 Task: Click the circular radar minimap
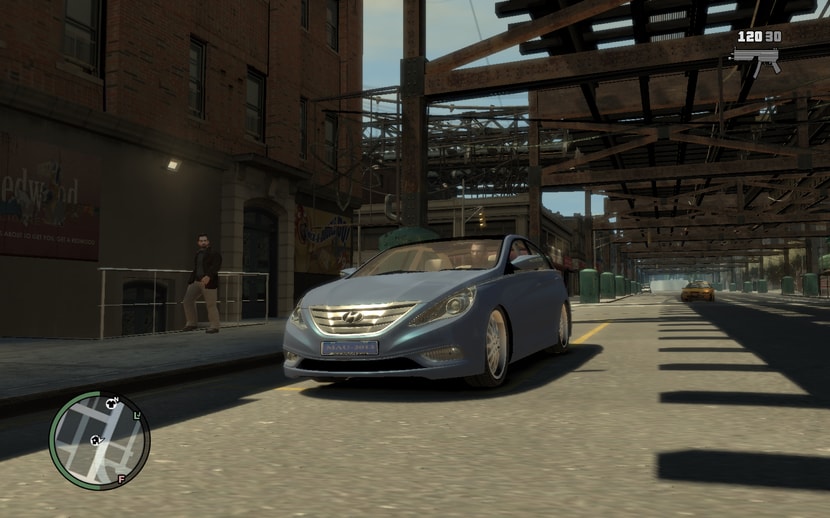pos(99,440)
